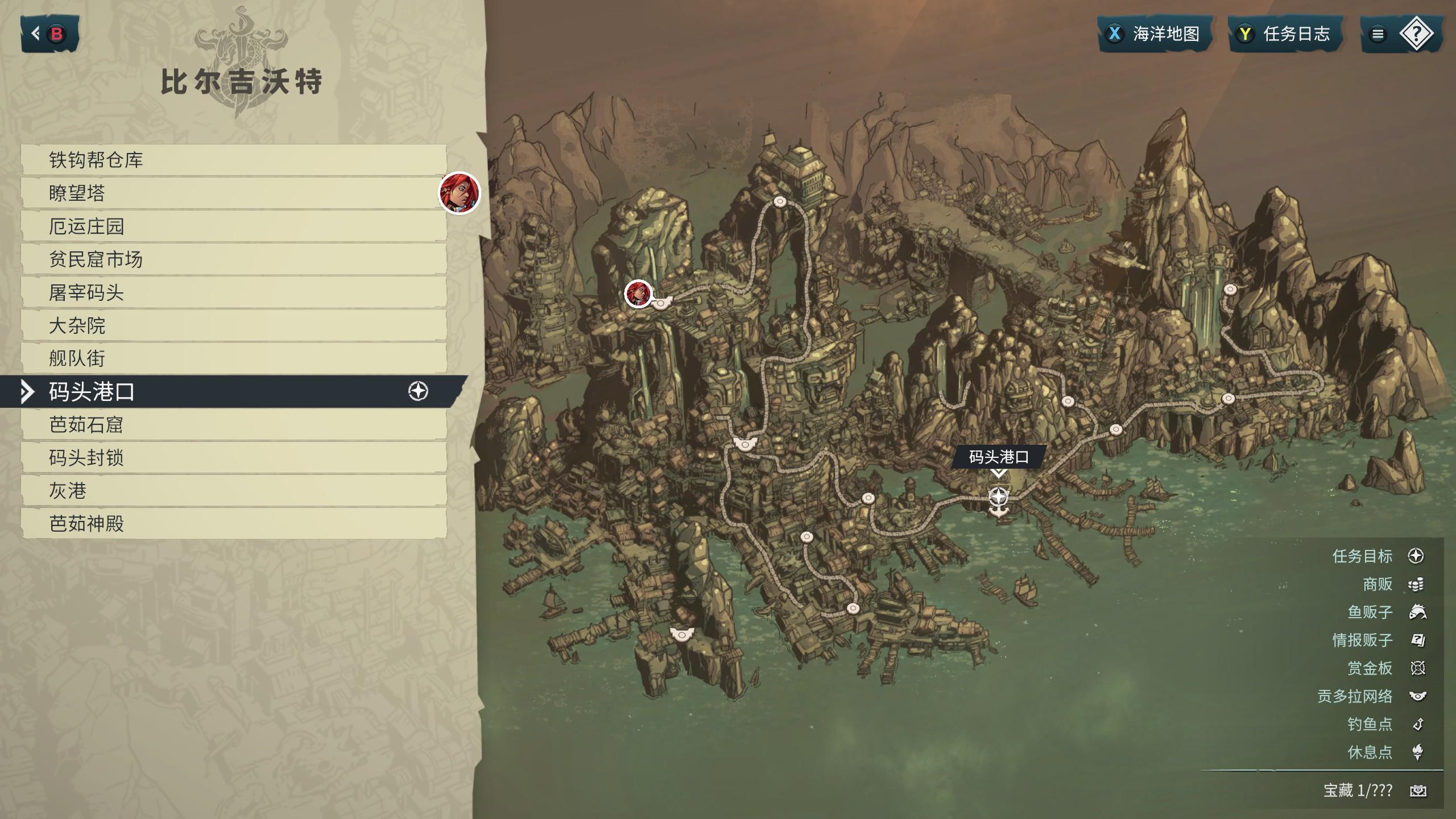
Task: Choose the 码头封锁 entry
Action: click(x=233, y=457)
